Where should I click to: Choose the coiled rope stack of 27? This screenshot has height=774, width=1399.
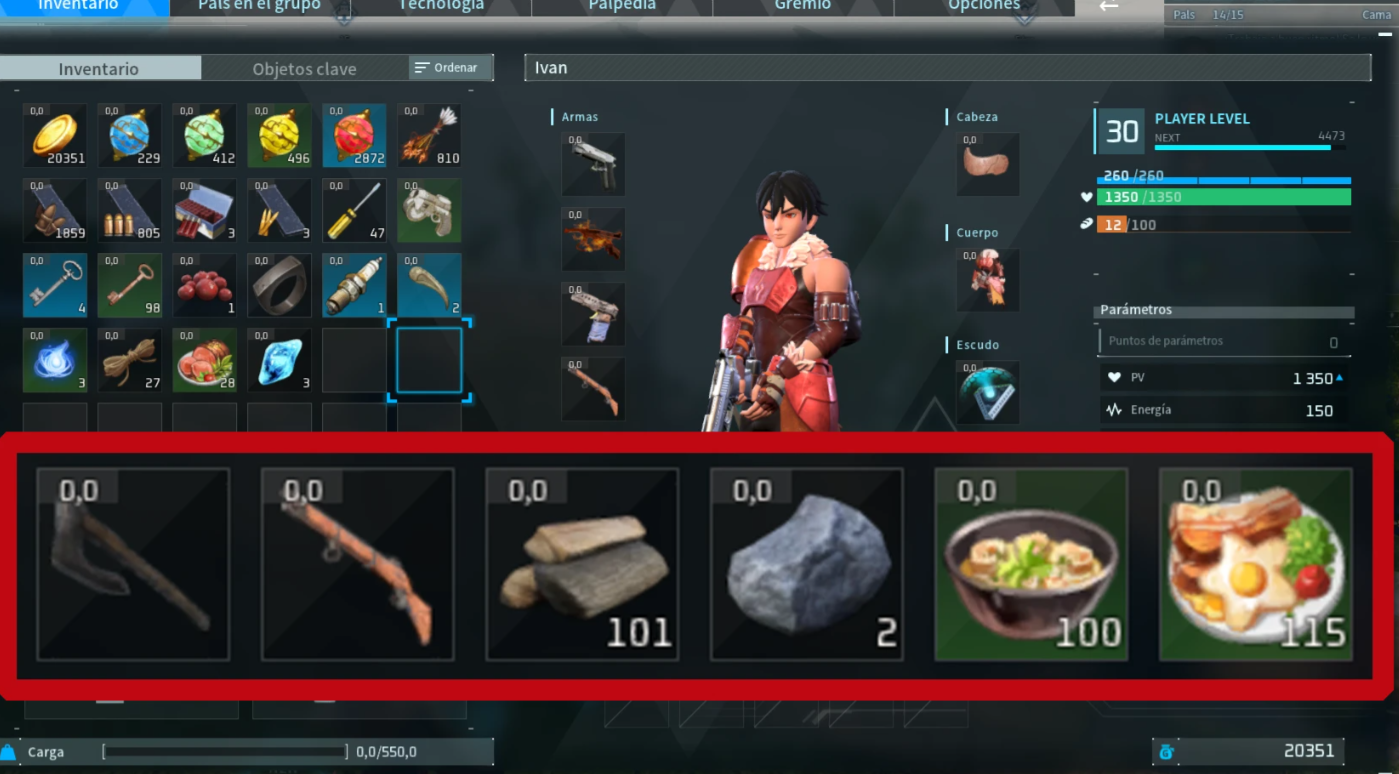[x=130, y=360]
